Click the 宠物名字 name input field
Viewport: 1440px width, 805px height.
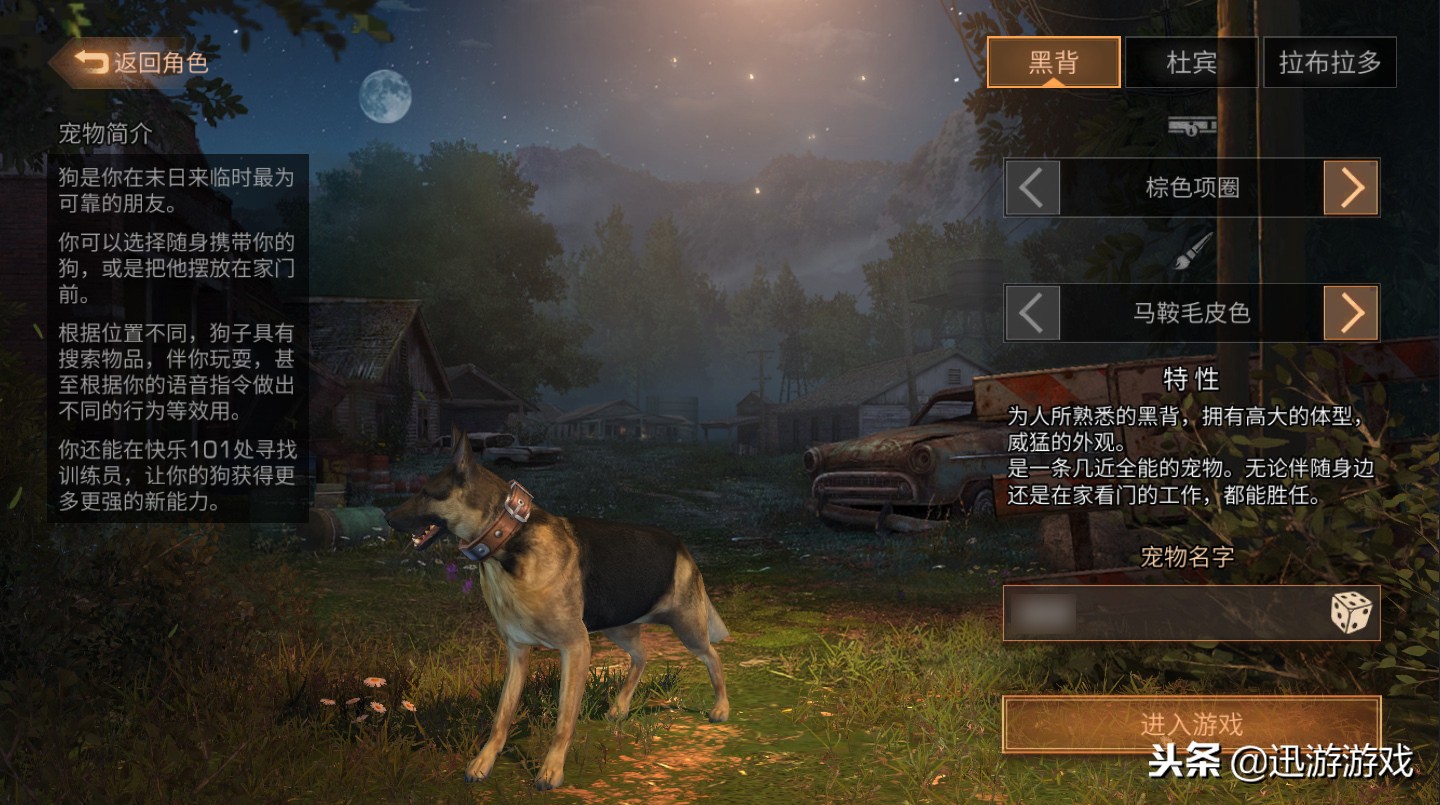point(1160,613)
